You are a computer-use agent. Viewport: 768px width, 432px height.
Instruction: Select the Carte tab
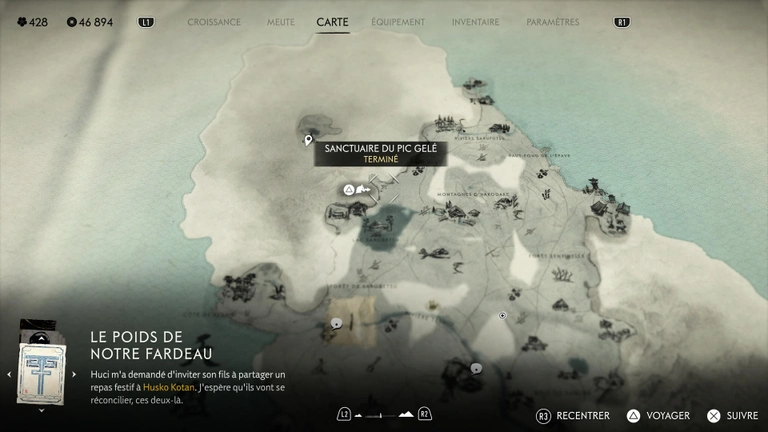click(x=332, y=22)
